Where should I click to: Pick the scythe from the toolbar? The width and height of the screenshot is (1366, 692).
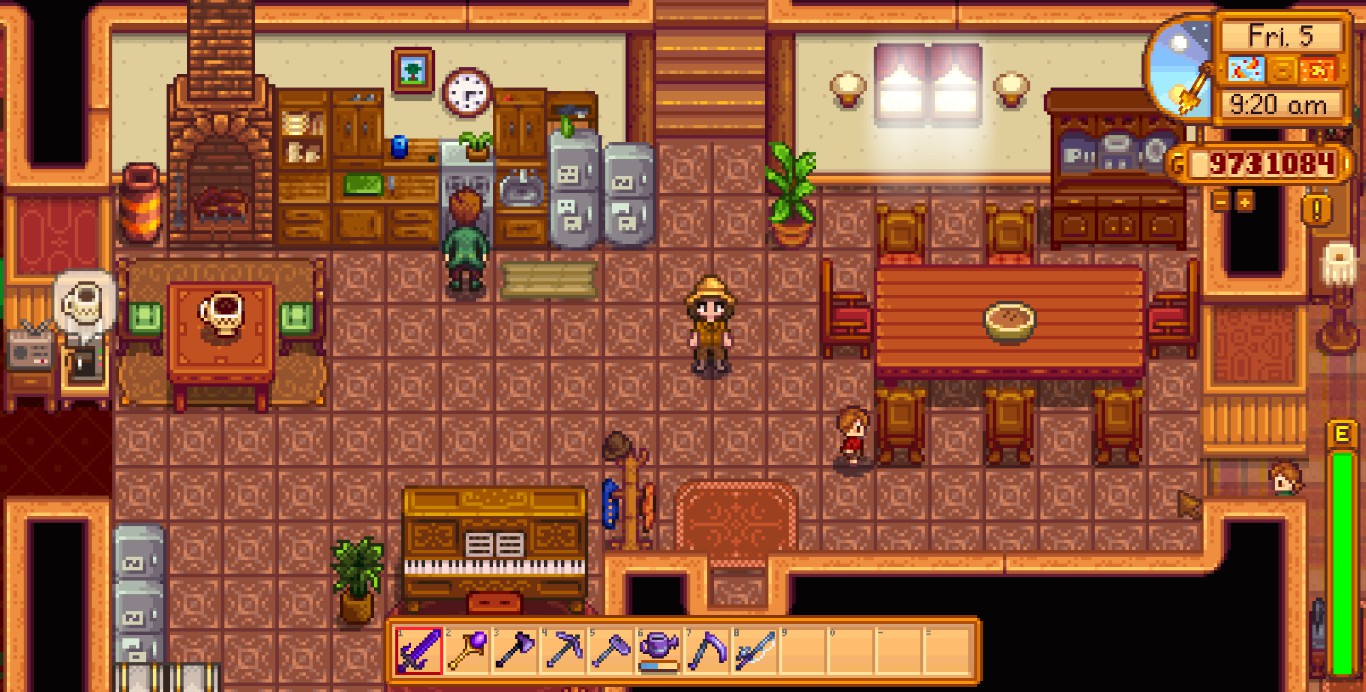[x=706, y=651]
